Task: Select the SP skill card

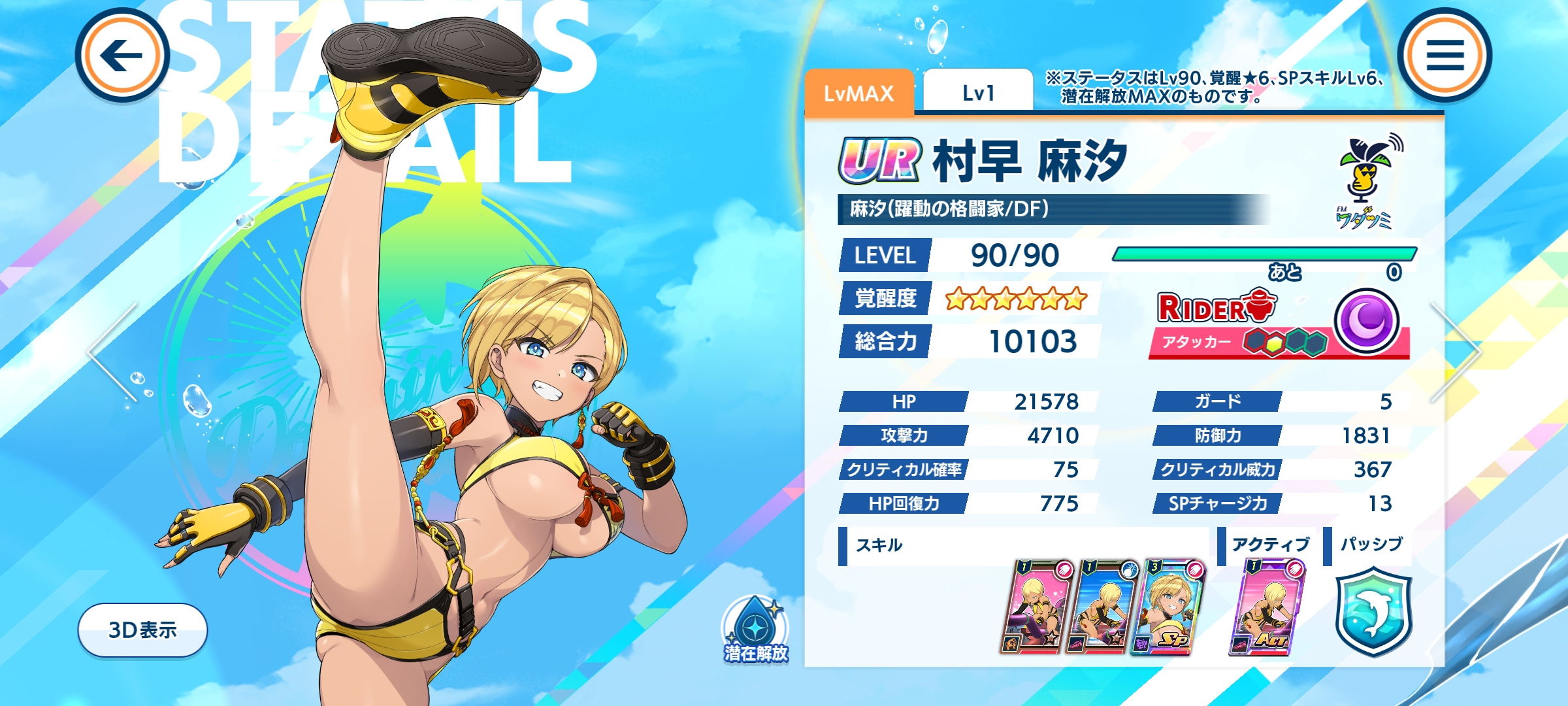Action: tap(1167, 607)
